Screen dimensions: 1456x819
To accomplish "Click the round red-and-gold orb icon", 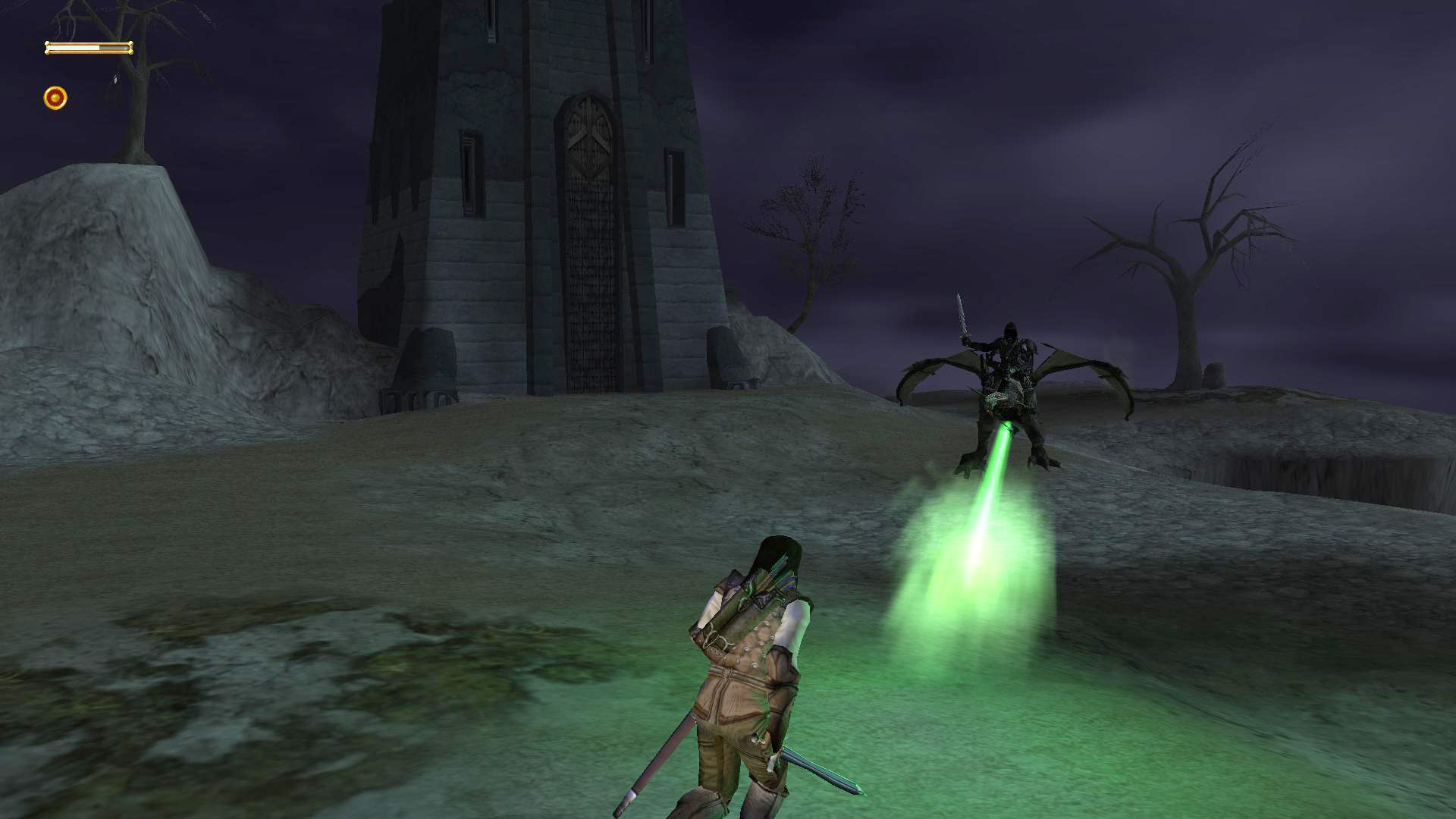I will tap(55, 98).
